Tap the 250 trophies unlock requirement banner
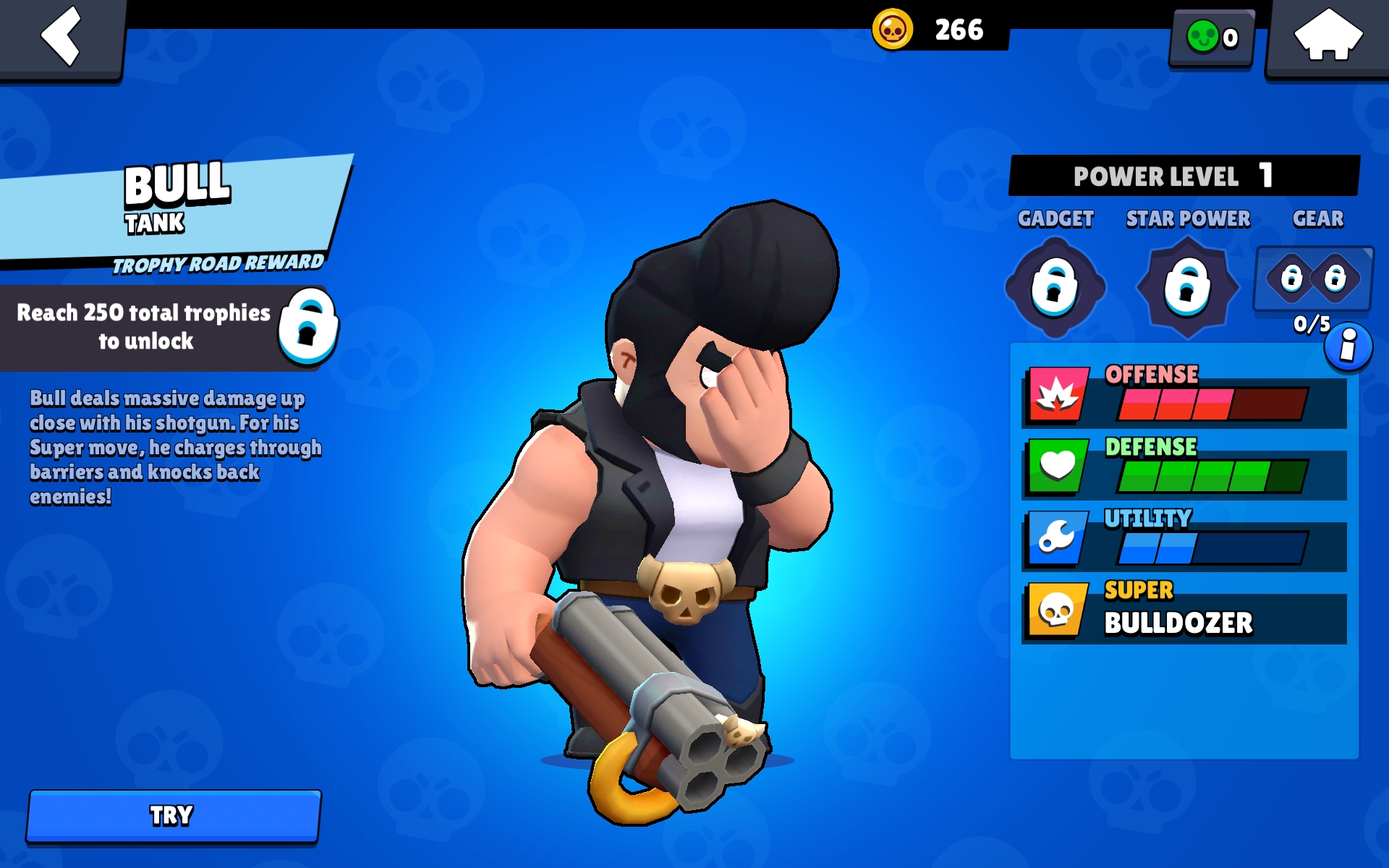Image resolution: width=1389 pixels, height=868 pixels. (170, 328)
